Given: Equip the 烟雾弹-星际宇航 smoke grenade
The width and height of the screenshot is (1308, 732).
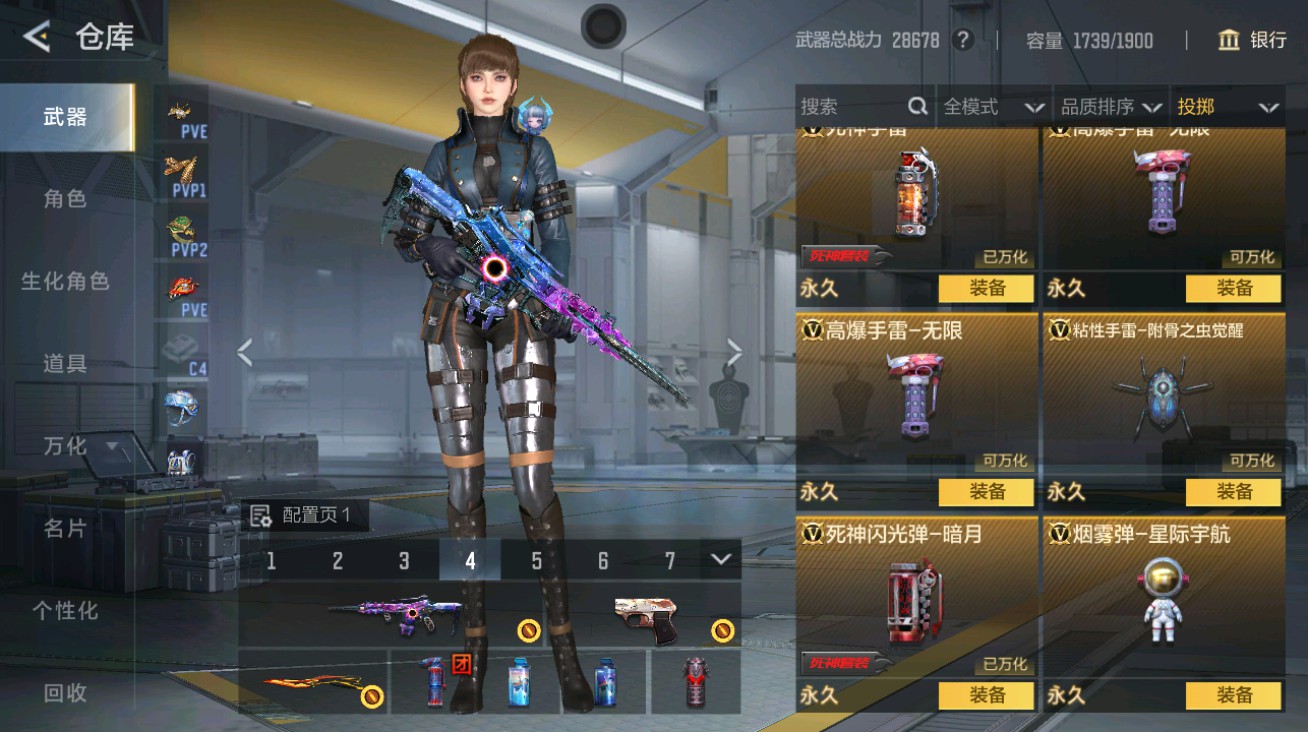Looking at the screenshot, I should pos(1233,695).
